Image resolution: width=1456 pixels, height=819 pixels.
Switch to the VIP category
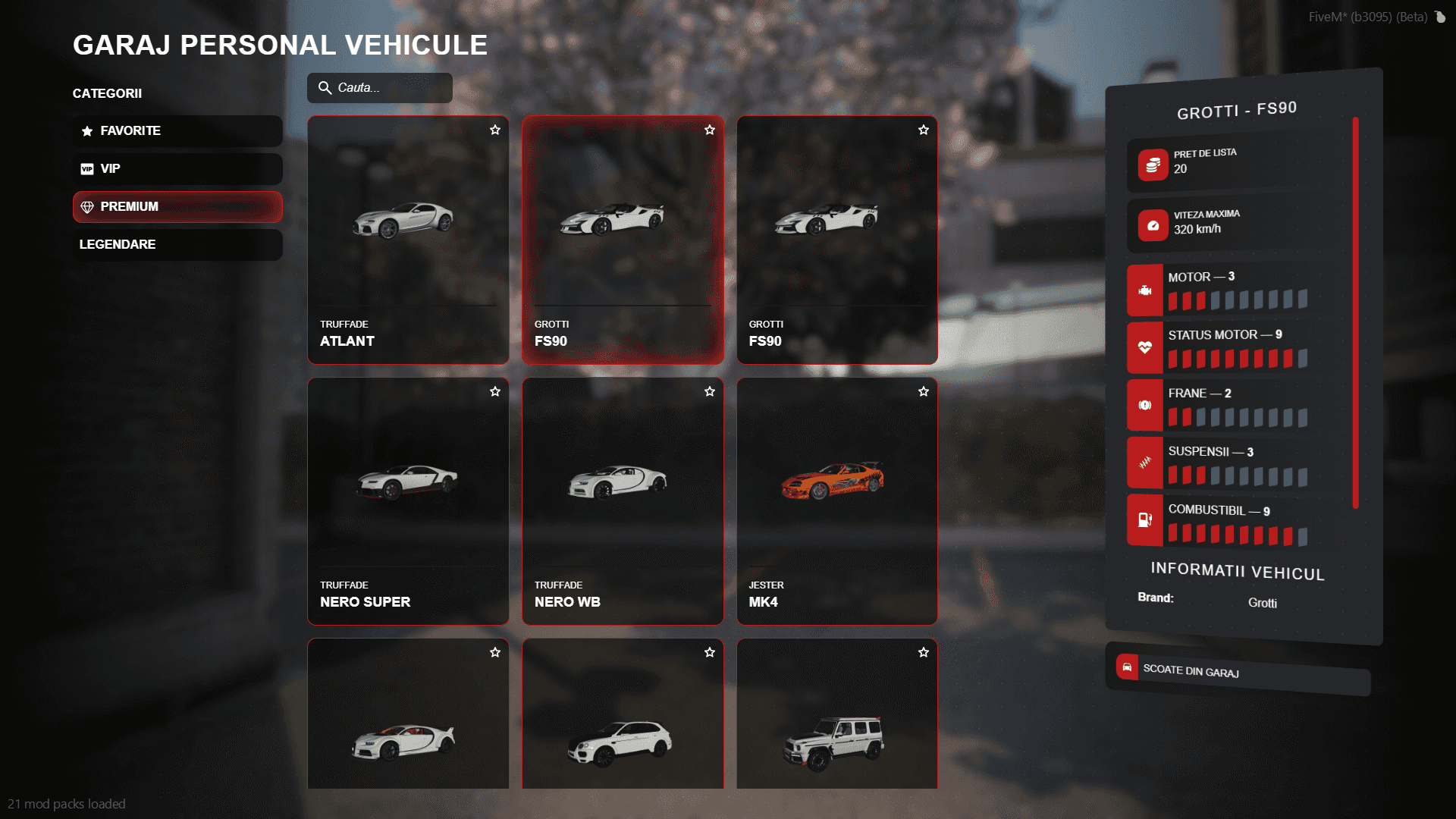point(177,169)
